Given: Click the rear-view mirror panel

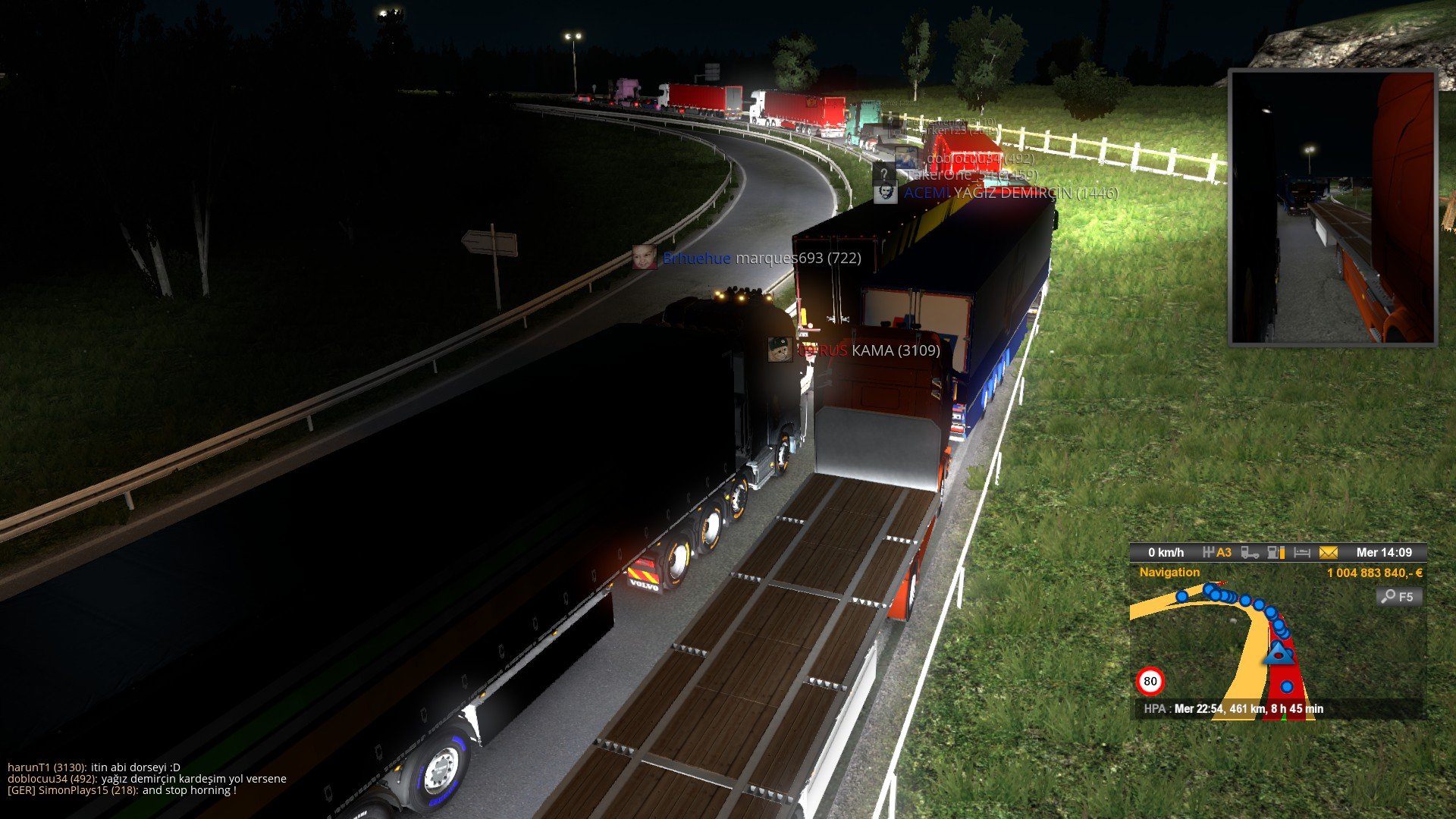Looking at the screenshot, I should (1332, 207).
